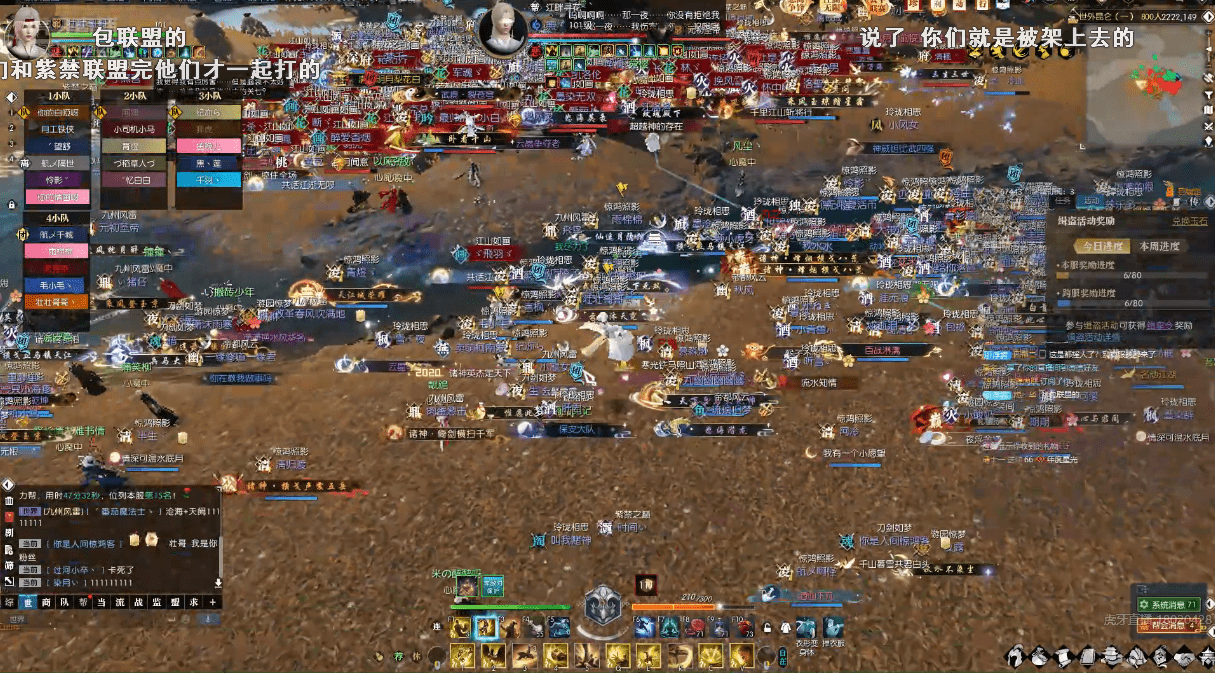
Task: Add a chat tab with the plus button
Action: (213, 602)
